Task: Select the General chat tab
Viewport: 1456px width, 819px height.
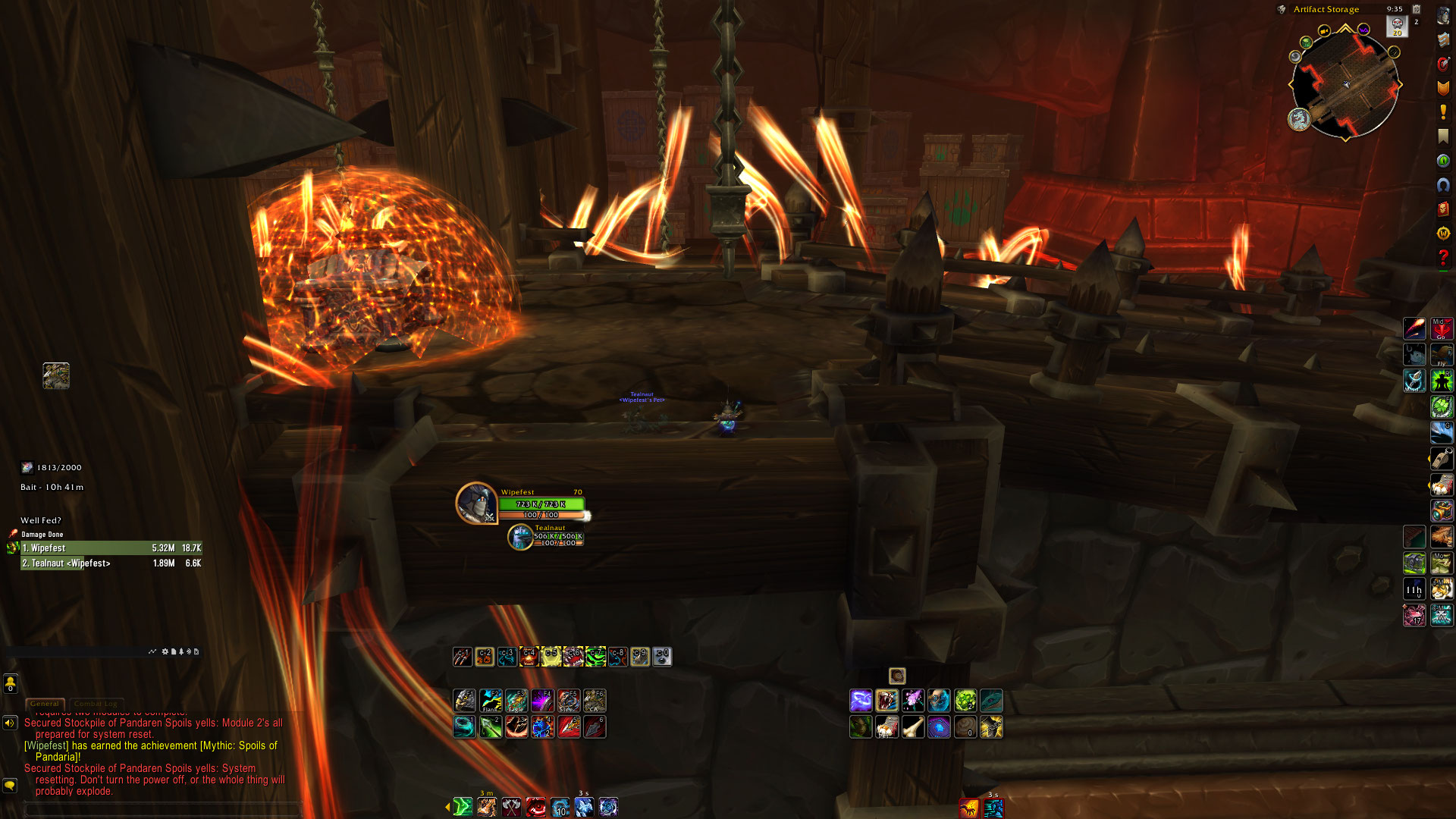Action: (45, 704)
